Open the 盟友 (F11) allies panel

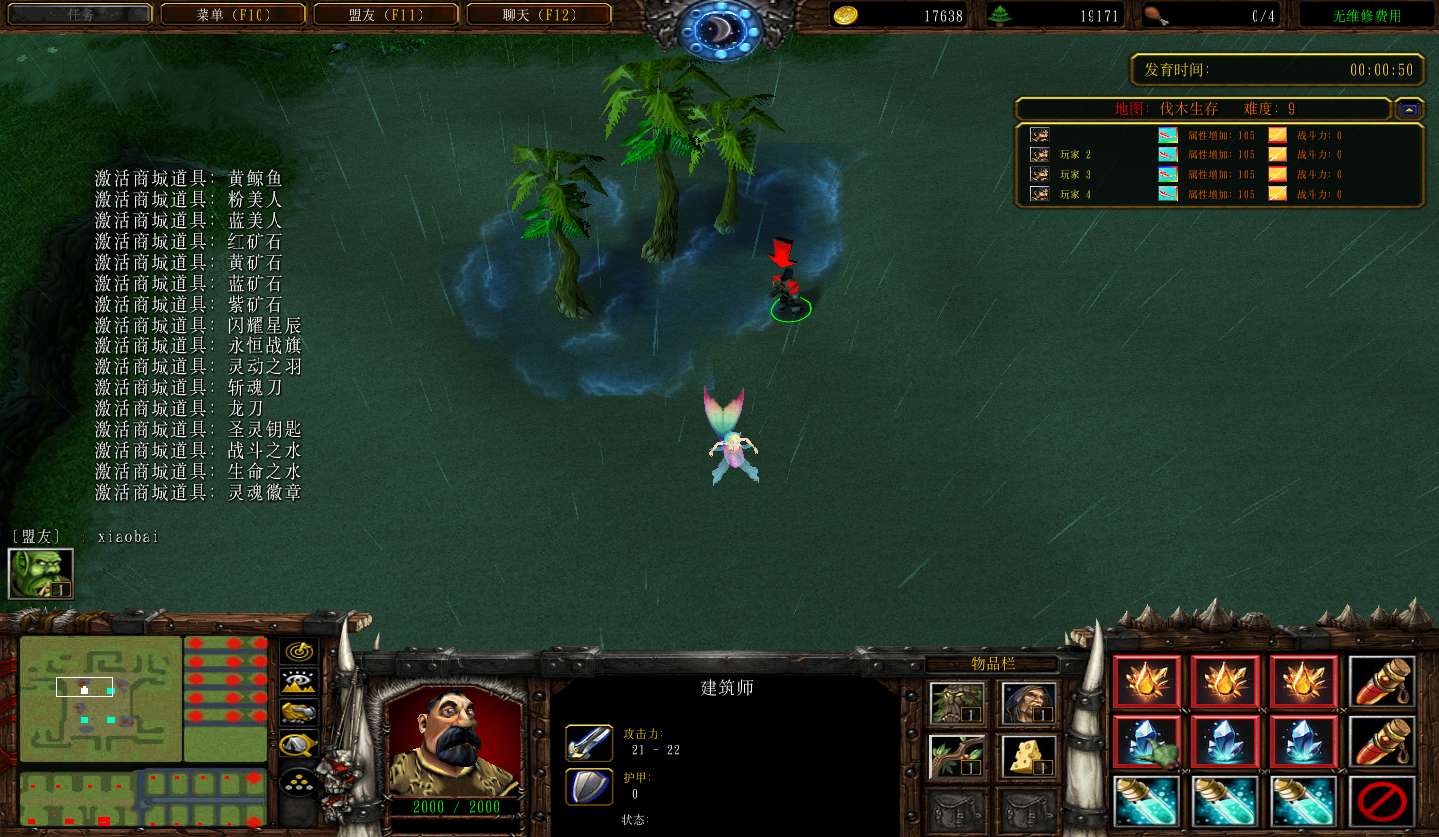[386, 15]
